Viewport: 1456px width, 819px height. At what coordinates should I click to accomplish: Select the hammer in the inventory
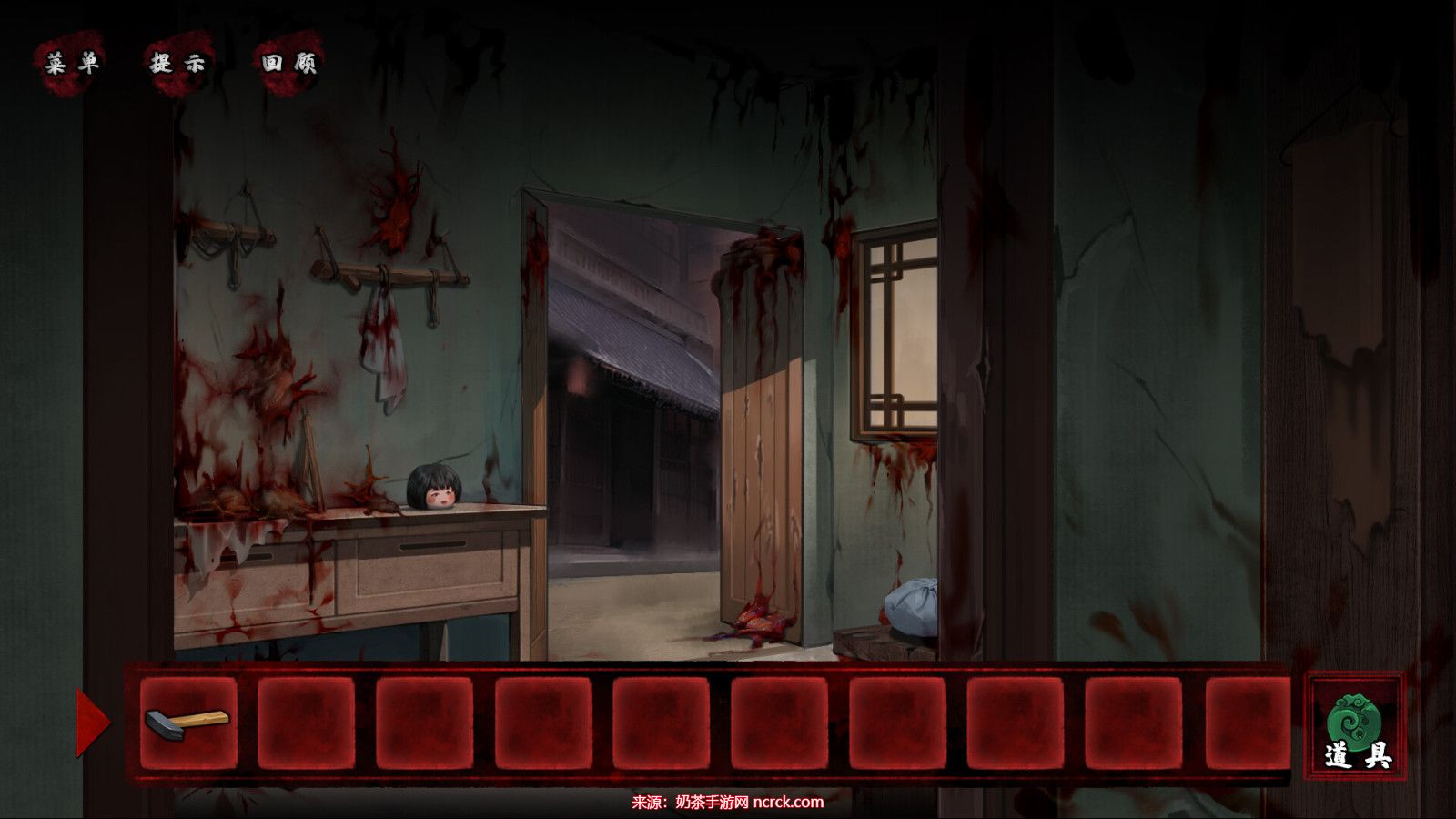pyautogui.click(x=187, y=723)
